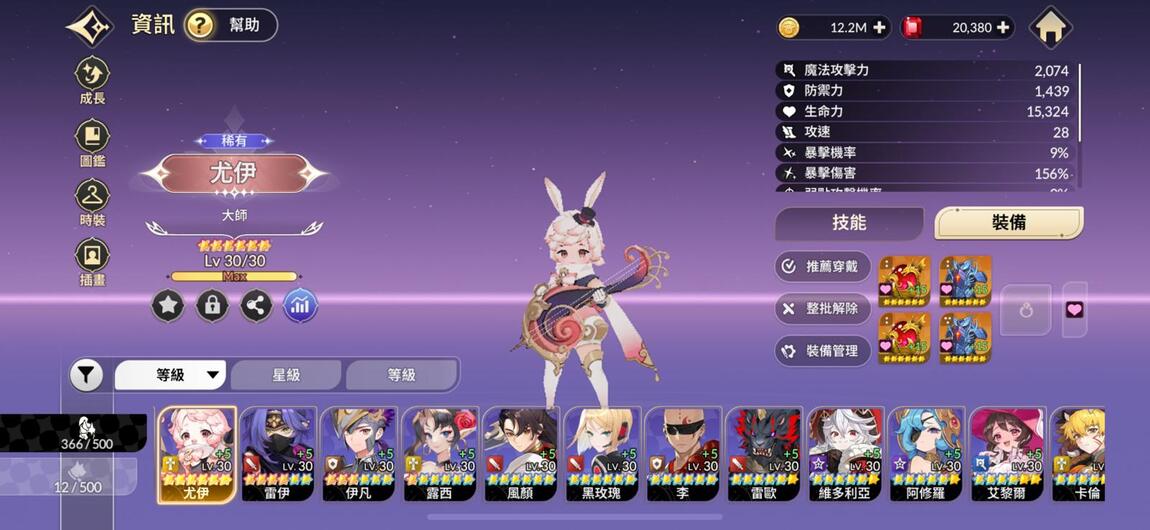
Task: Open the 成長 growth menu
Action: coord(93,80)
